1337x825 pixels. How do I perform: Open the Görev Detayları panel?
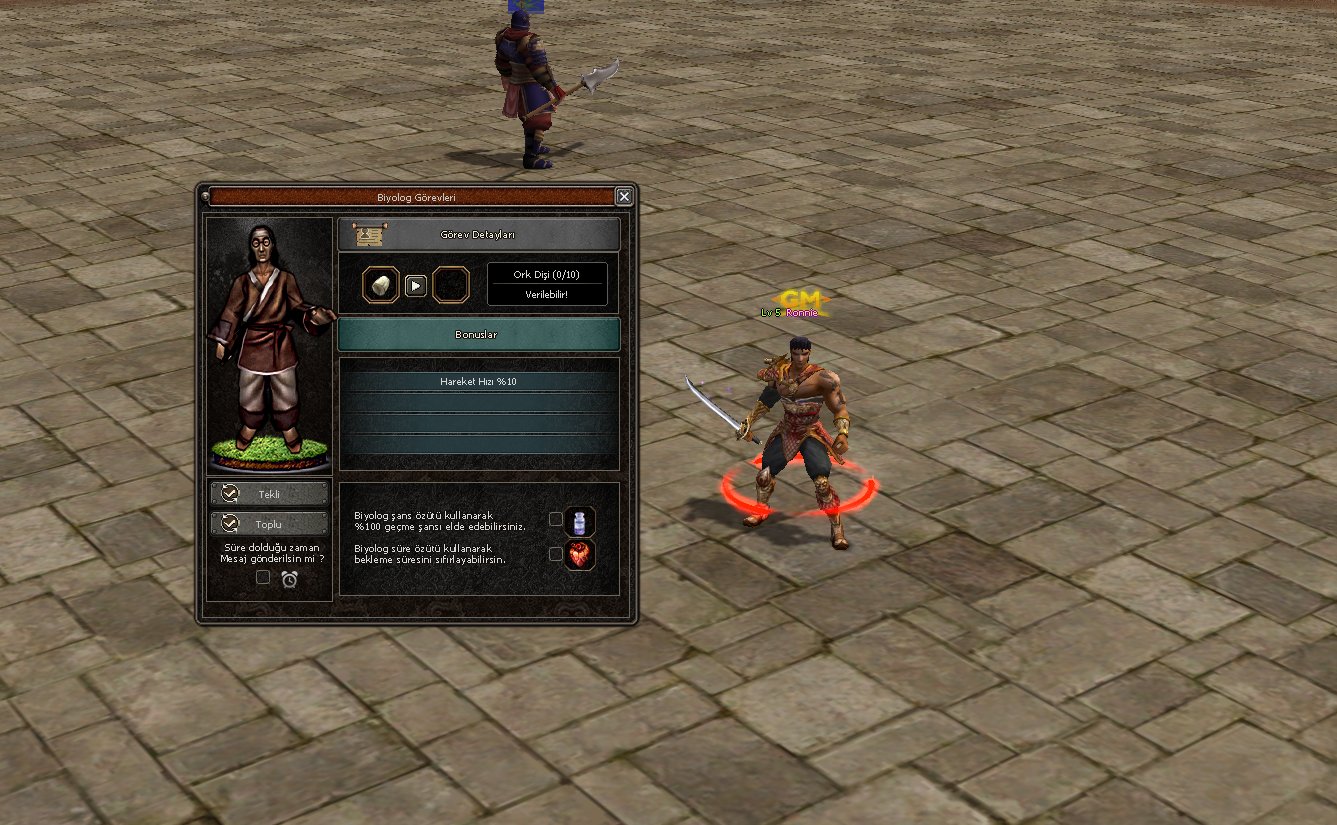[x=478, y=235]
